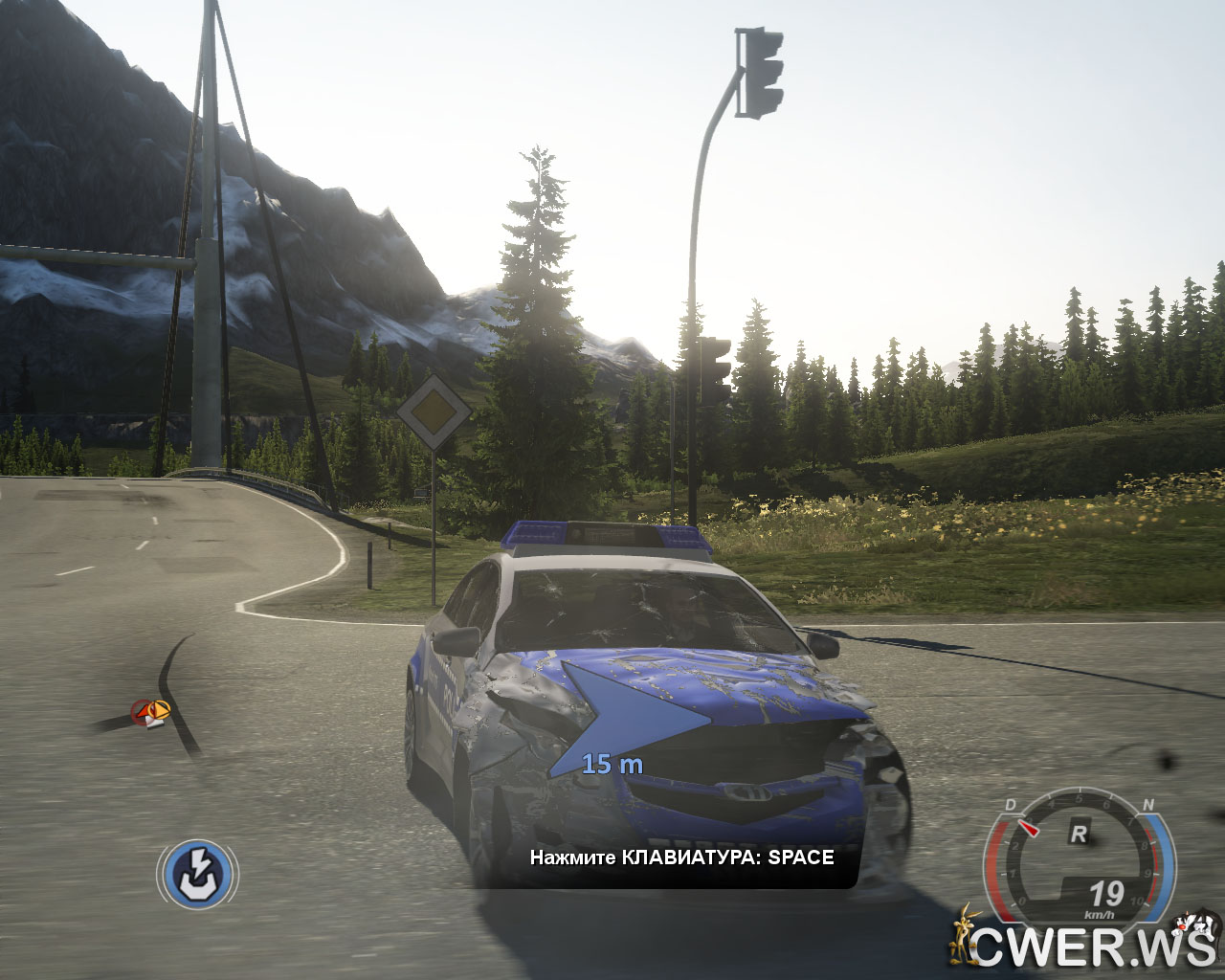Activate the blue lightning bolt ability icon
The image size is (1225, 980).
tap(197, 873)
